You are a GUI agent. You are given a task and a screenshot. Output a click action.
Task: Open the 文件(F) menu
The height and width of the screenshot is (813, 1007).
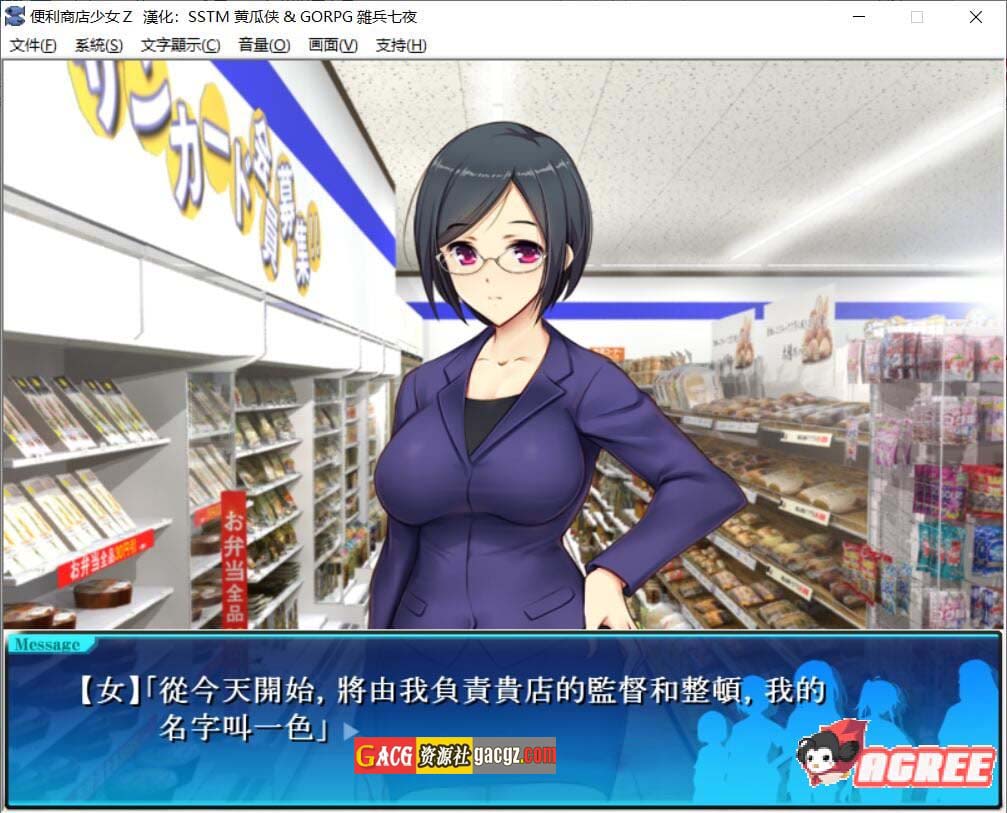click(33, 45)
